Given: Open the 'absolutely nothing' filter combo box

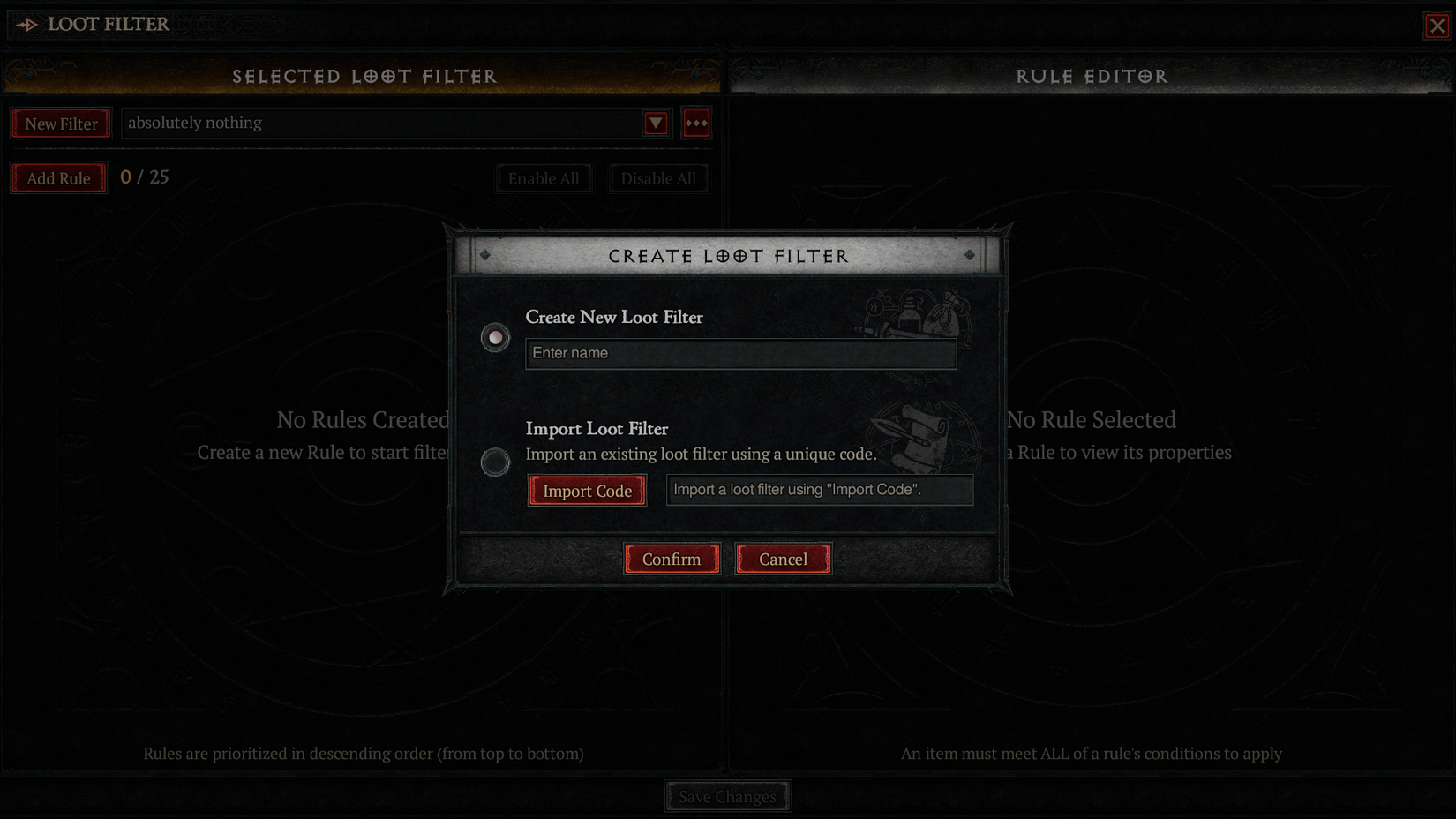Looking at the screenshot, I should pos(388,123).
